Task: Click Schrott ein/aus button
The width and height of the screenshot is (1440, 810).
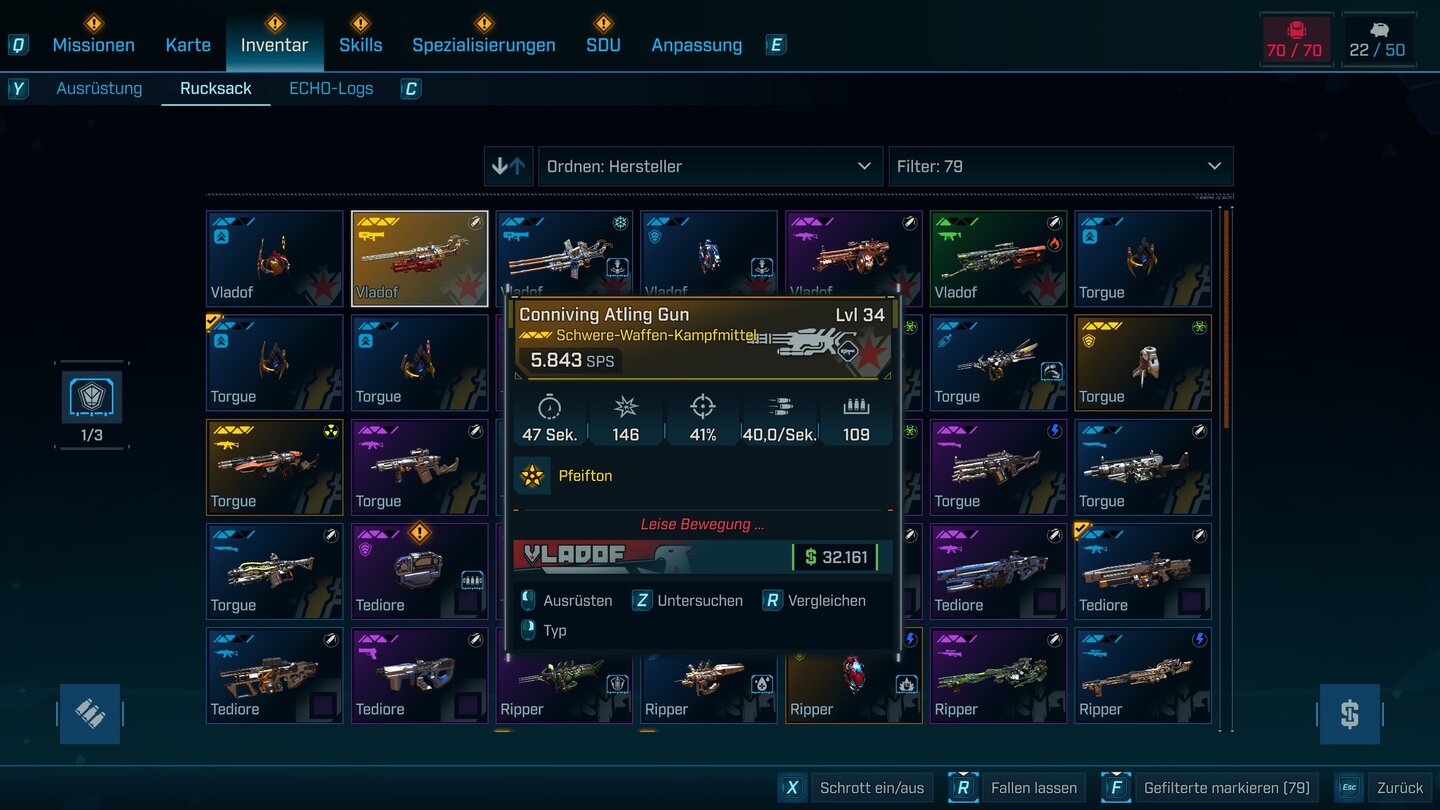Action: pyautogui.click(x=857, y=788)
